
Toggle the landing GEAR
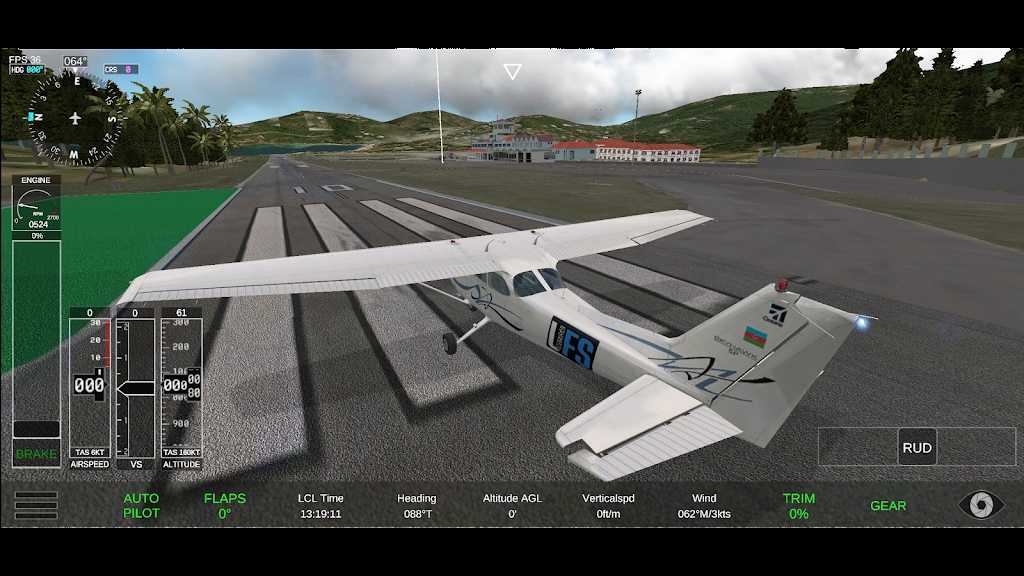pos(888,506)
